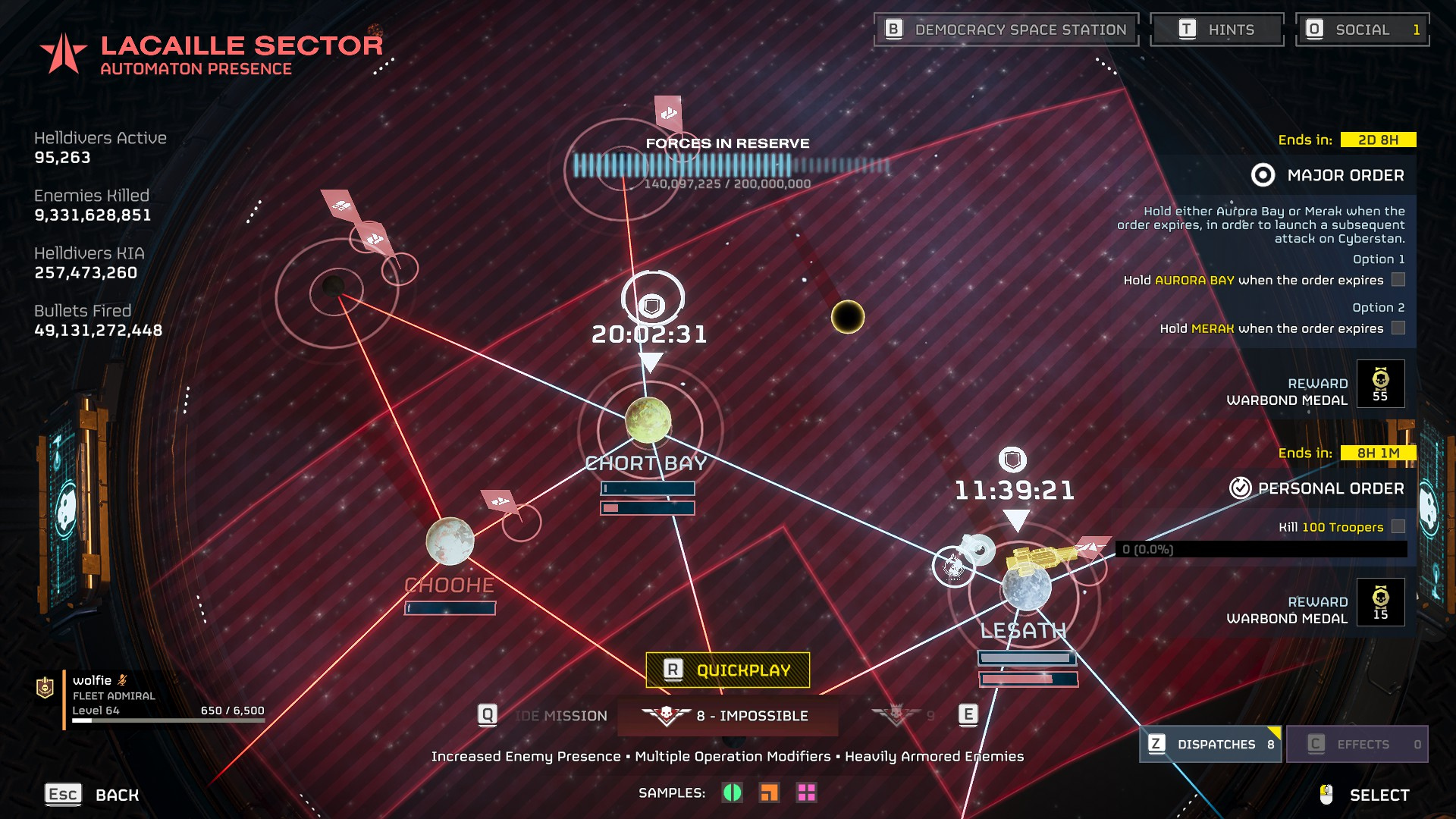Select the Choohe planet
The height and width of the screenshot is (819, 1456).
point(450,541)
